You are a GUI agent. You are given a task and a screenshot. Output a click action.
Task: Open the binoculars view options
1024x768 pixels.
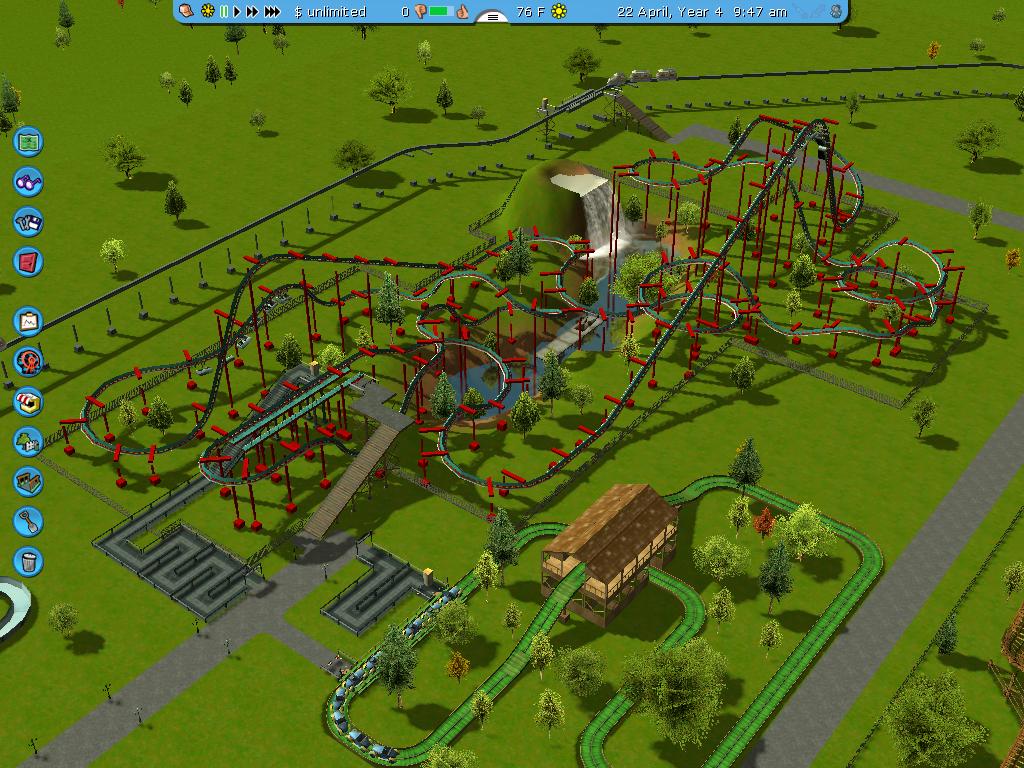[28, 182]
